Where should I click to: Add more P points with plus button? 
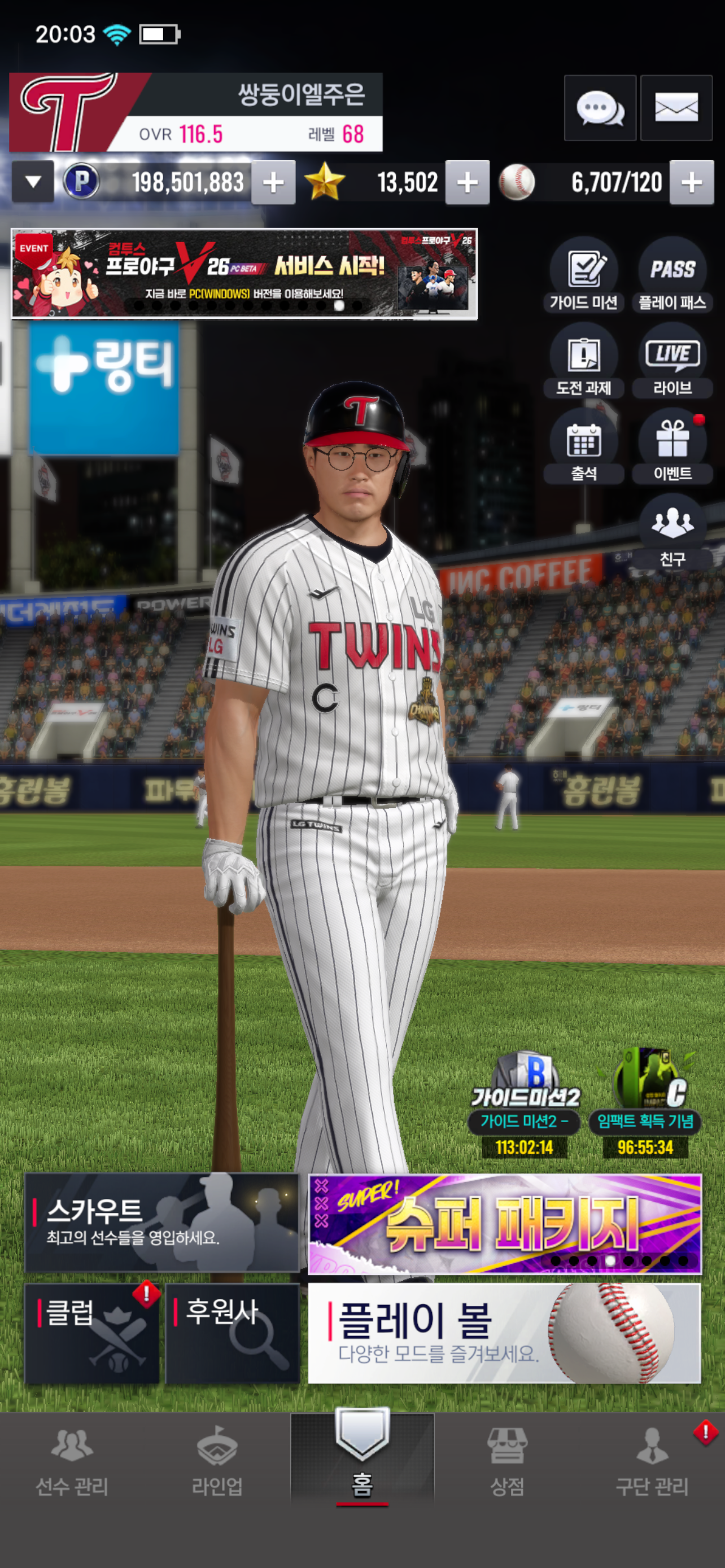(x=273, y=182)
